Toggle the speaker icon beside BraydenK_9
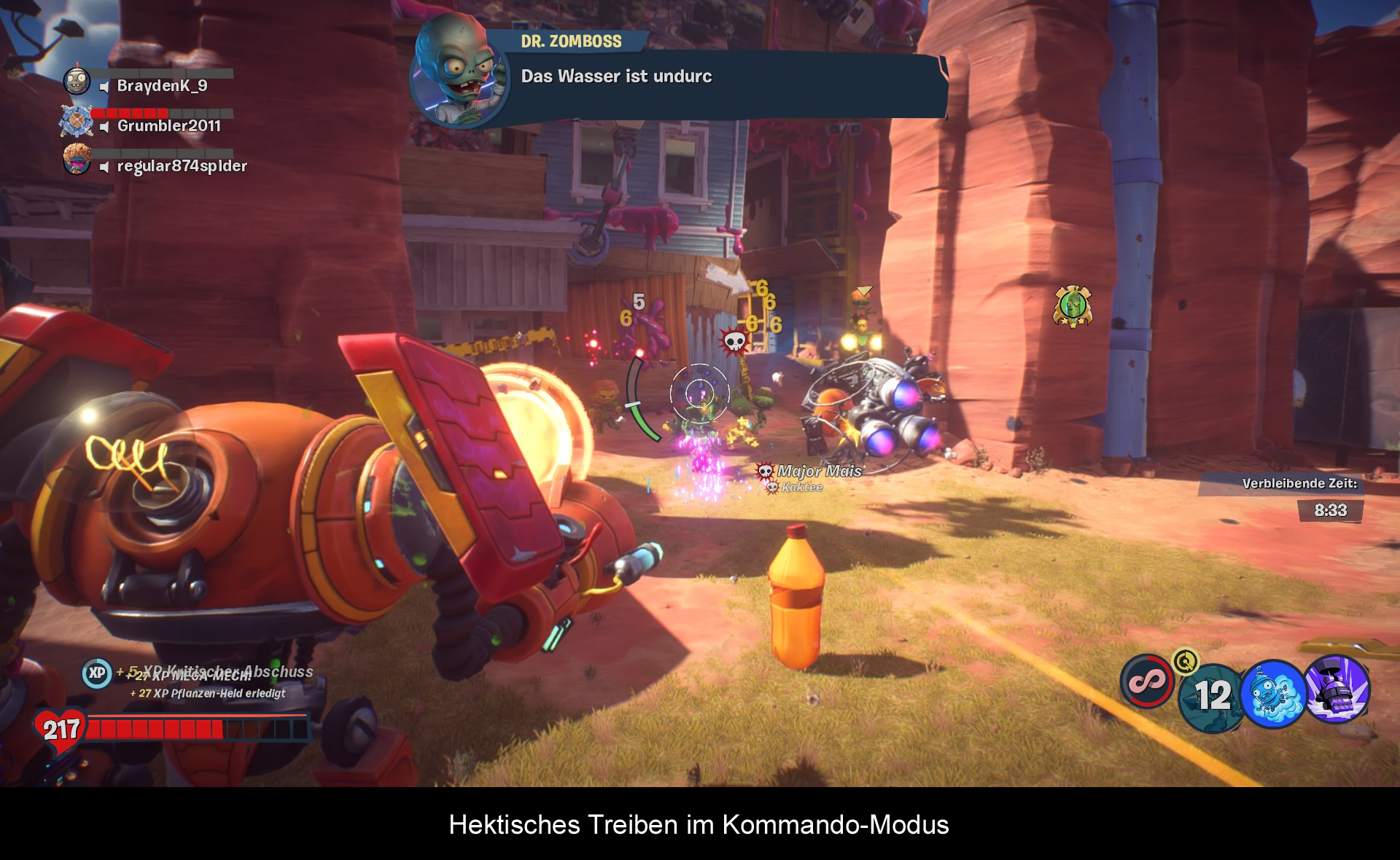Screen dimensions: 1400x860 [104, 87]
